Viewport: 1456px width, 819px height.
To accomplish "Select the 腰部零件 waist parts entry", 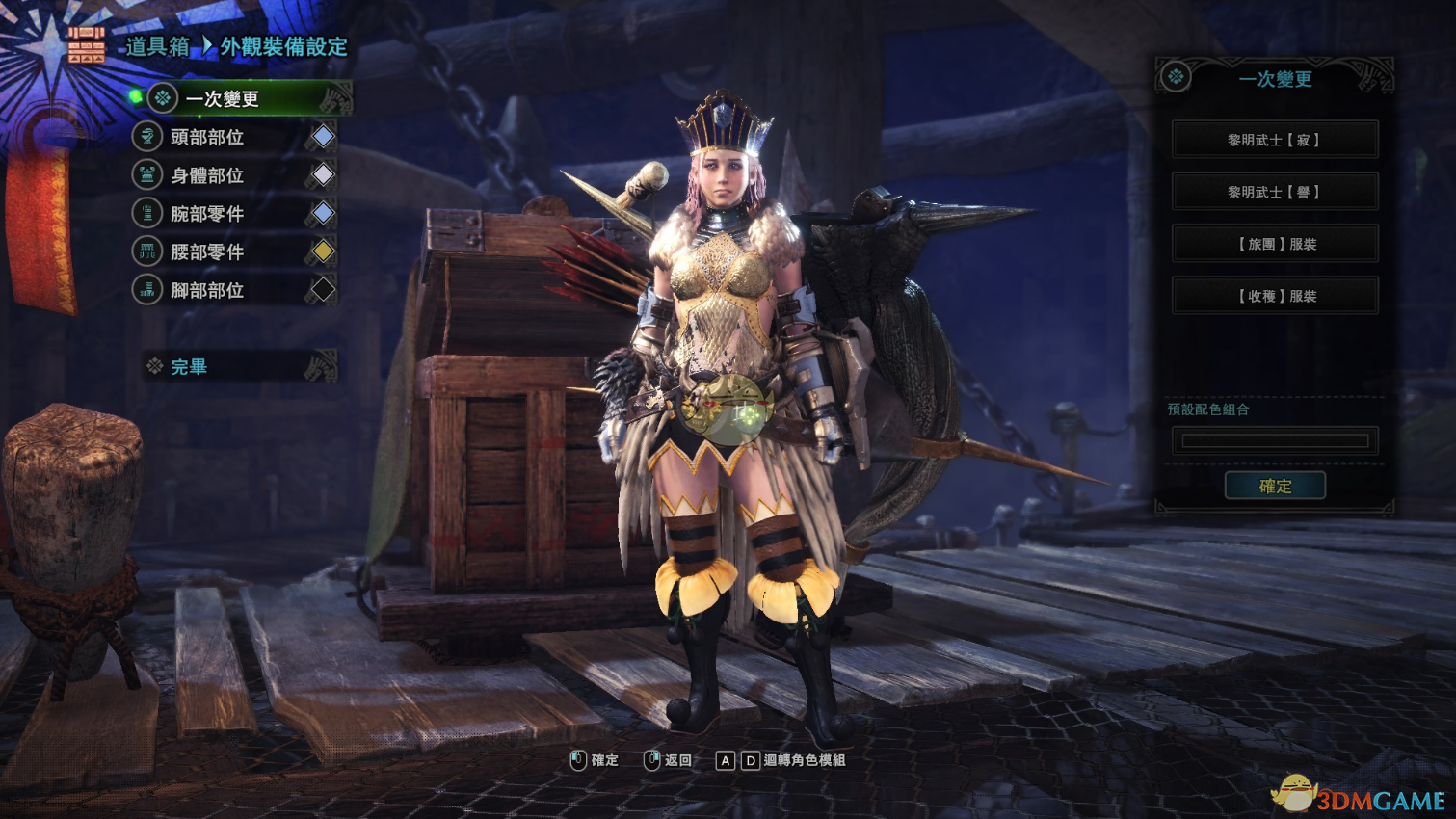I will 207,251.
